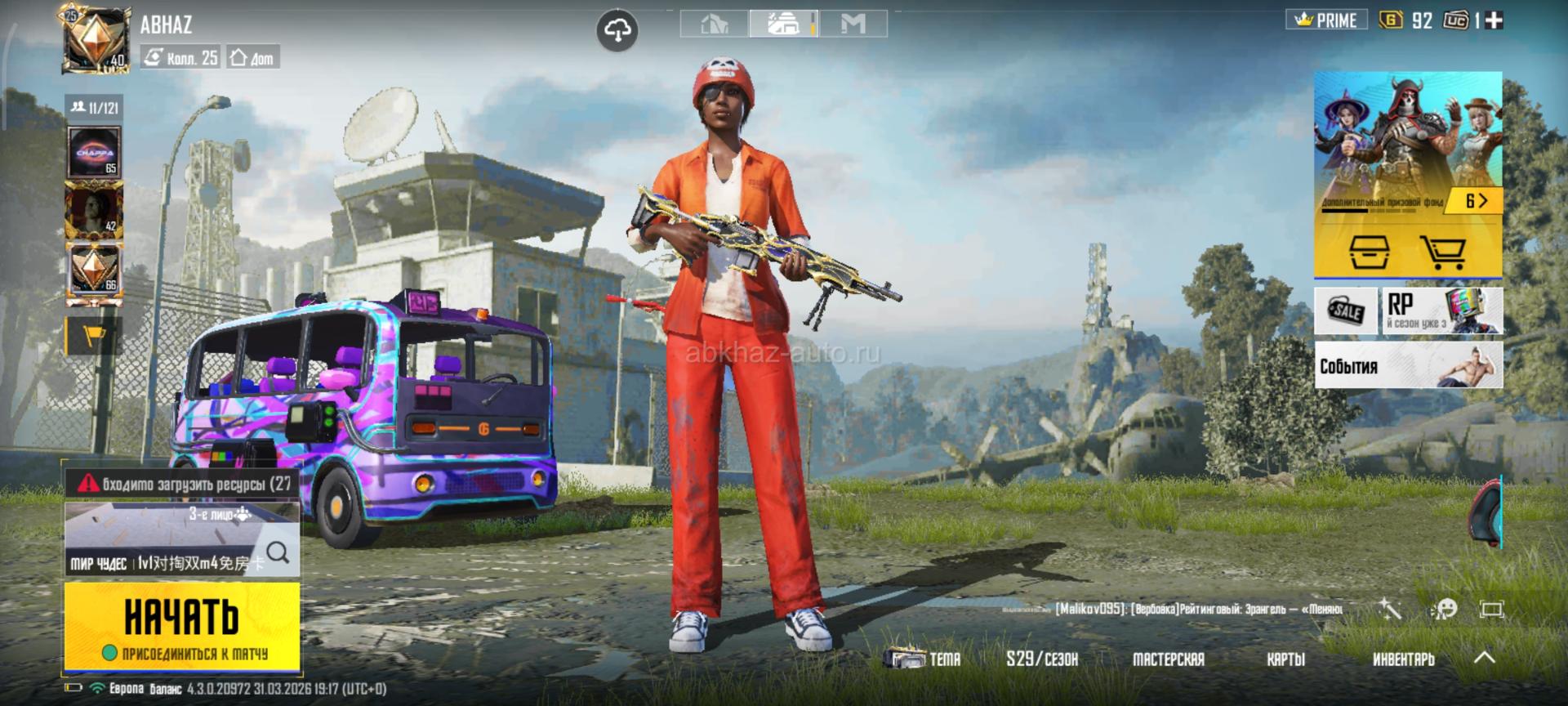
Task: Open the События events panel
Action: click(1408, 366)
